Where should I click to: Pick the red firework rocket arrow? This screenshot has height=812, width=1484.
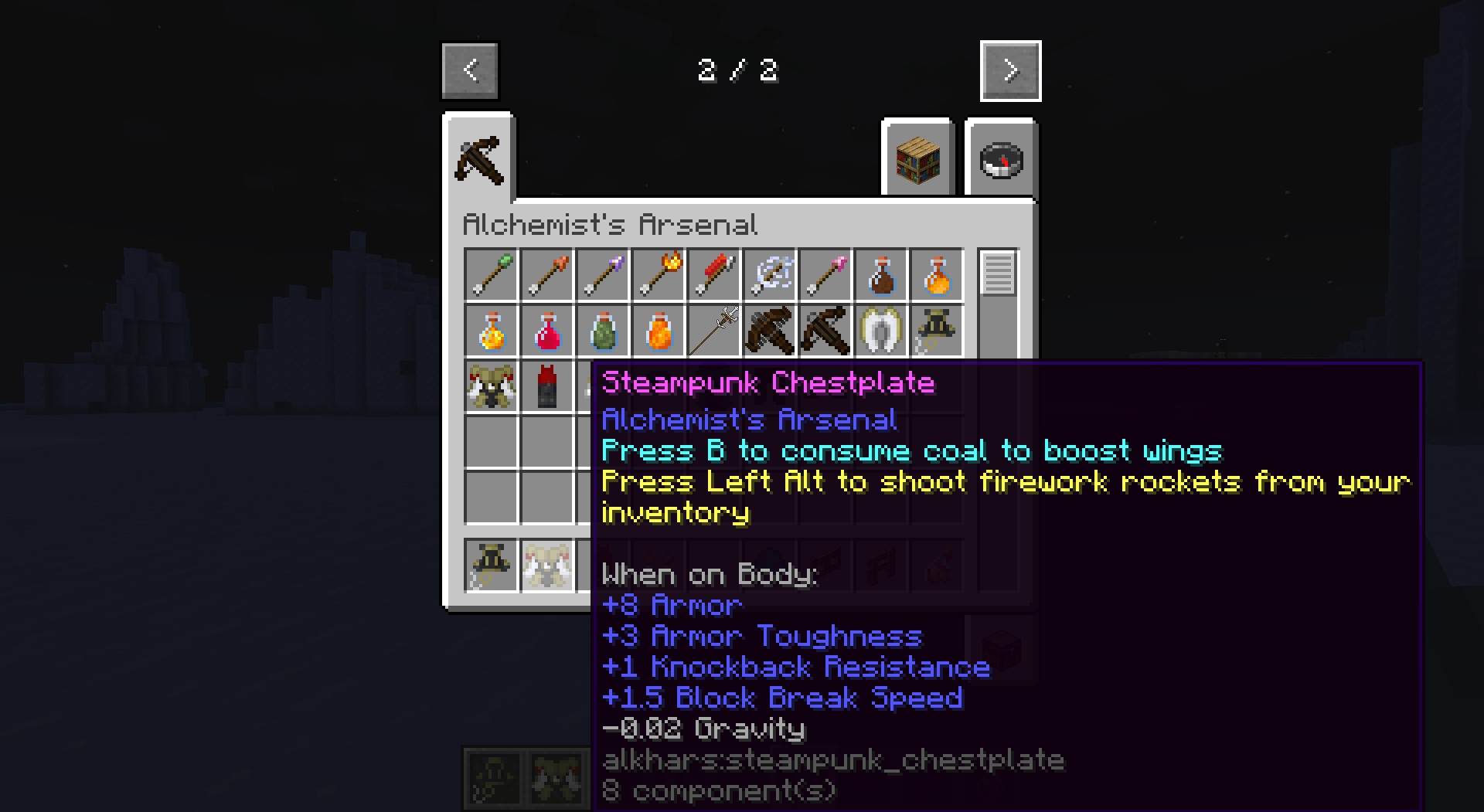713,275
